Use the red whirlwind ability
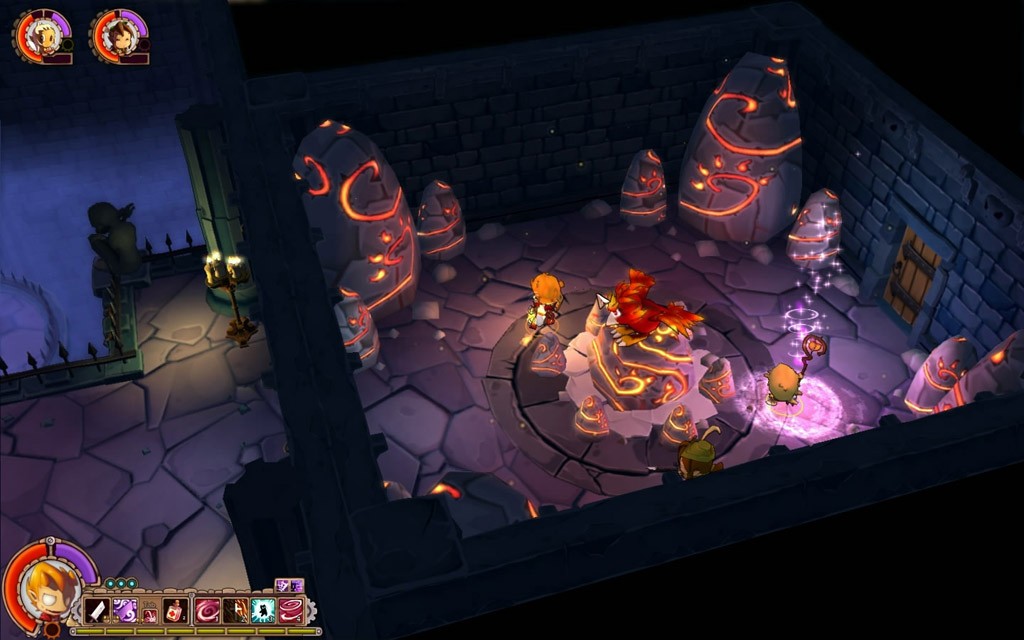 291,610
